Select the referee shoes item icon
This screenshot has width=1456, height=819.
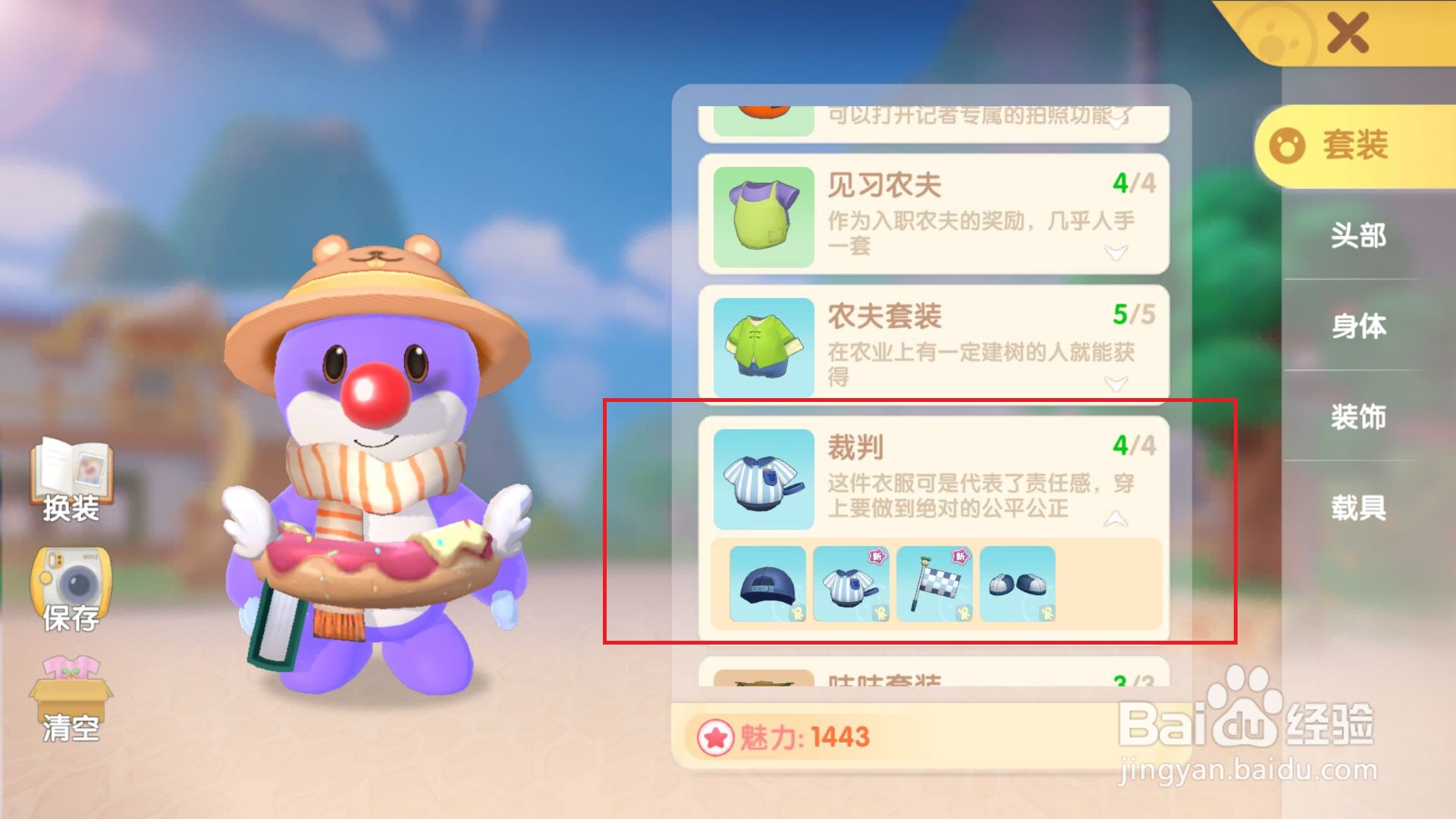[x=1016, y=585]
